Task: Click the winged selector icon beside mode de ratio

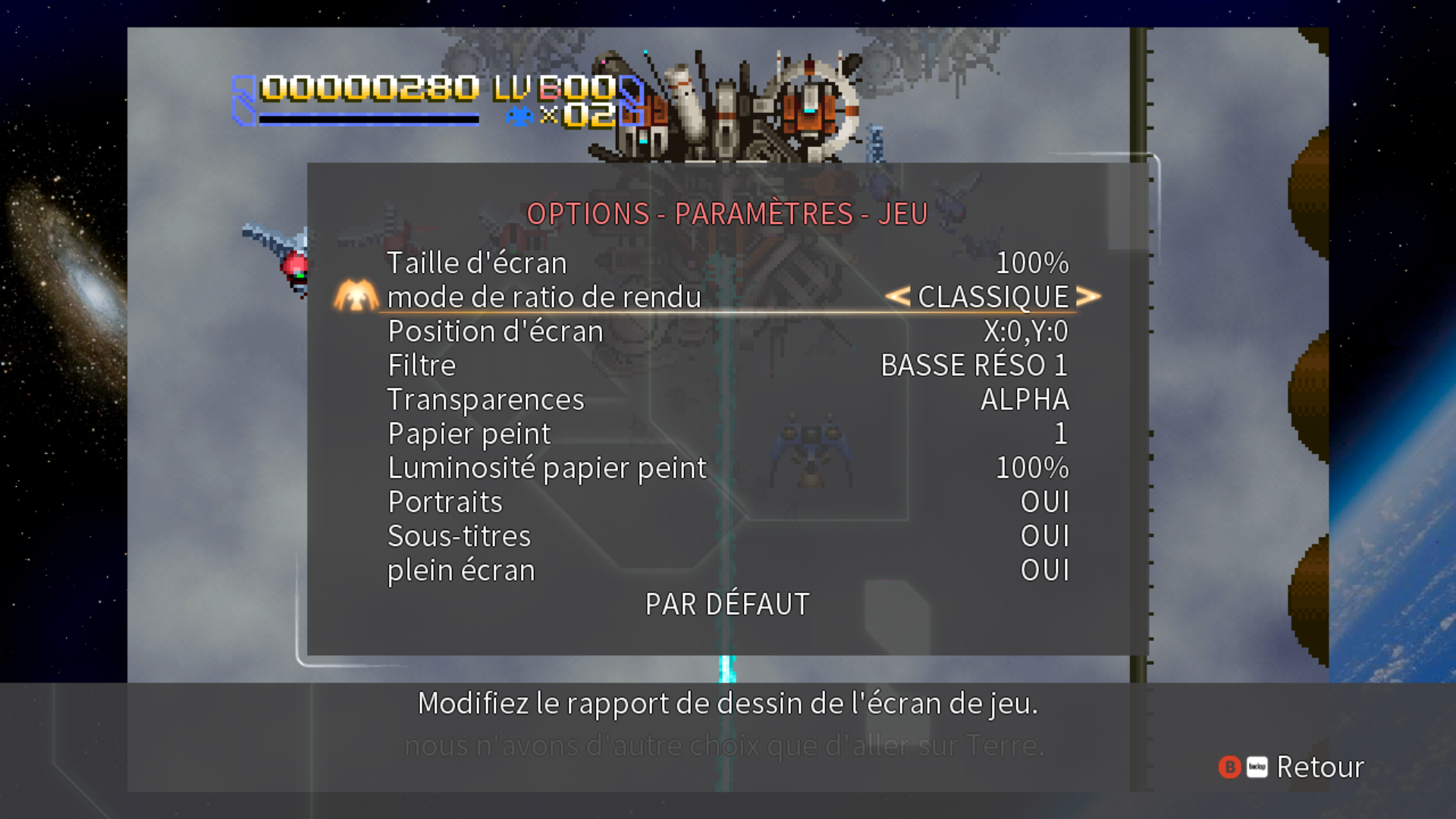Action: click(x=356, y=296)
